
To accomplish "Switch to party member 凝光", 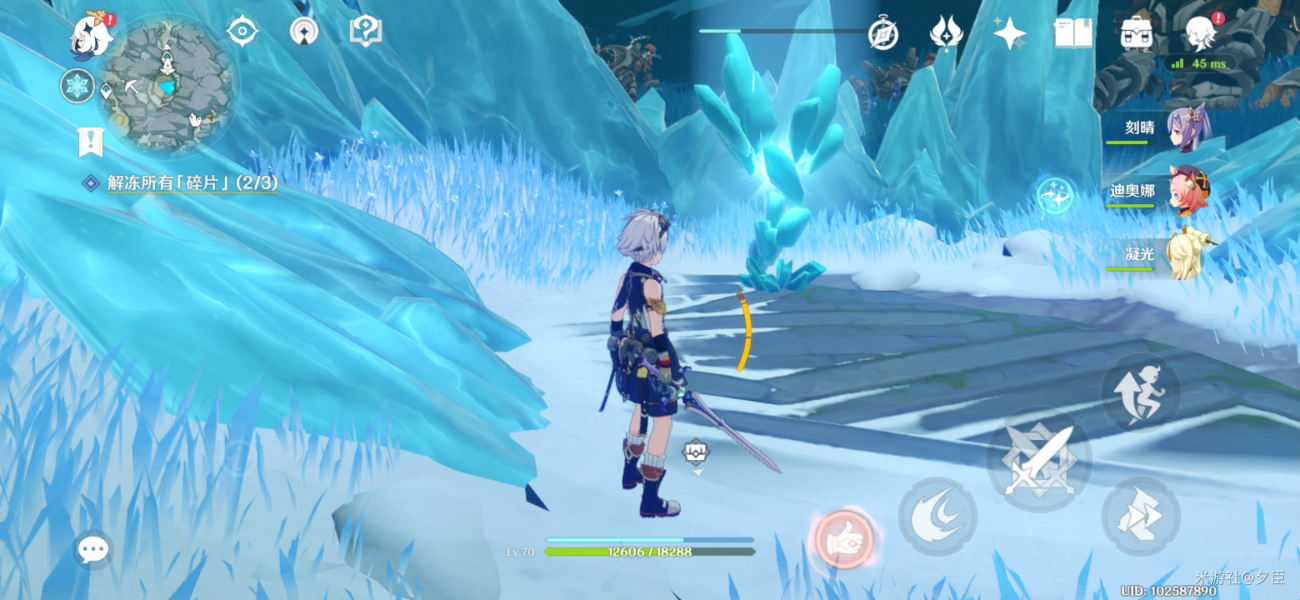I will tap(1188, 254).
